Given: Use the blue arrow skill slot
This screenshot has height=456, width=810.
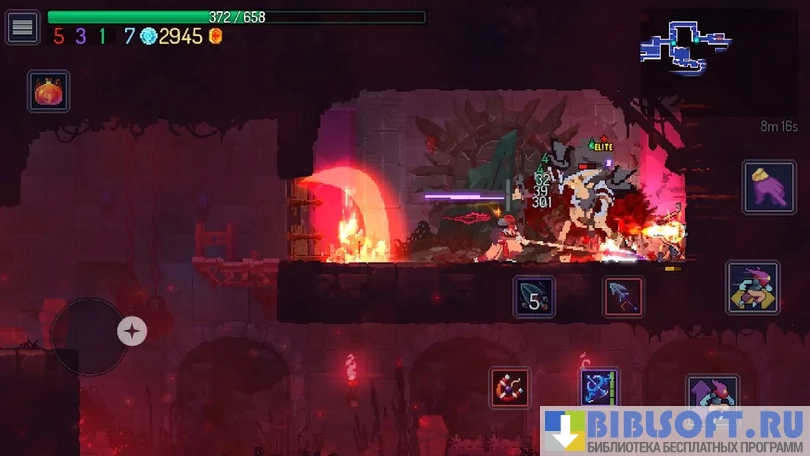Looking at the screenshot, I should (623, 297).
